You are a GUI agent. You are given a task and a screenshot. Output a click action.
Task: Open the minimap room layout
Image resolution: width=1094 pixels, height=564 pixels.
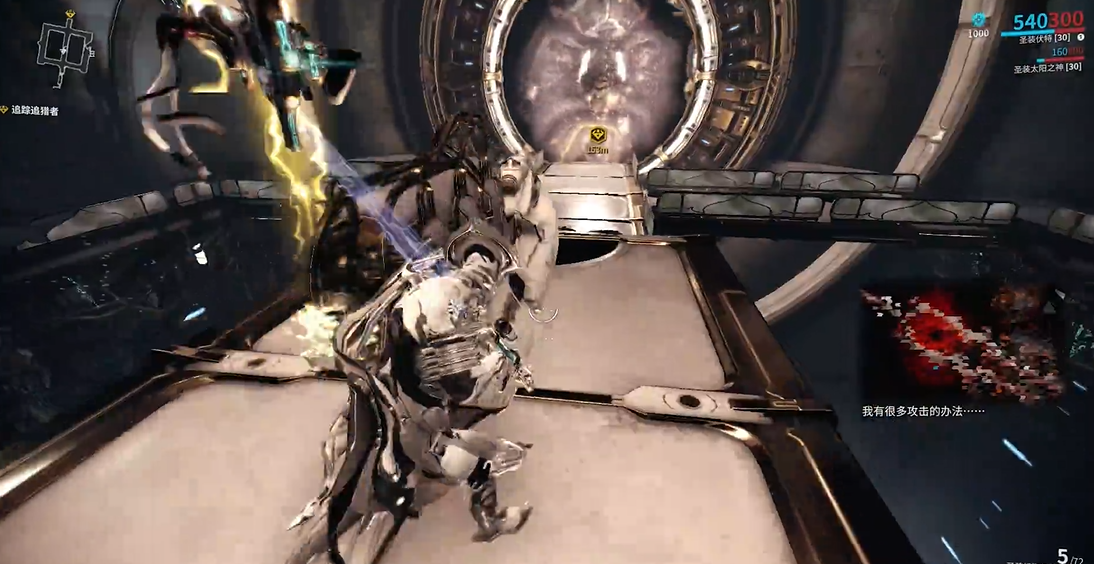coord(65,46)
